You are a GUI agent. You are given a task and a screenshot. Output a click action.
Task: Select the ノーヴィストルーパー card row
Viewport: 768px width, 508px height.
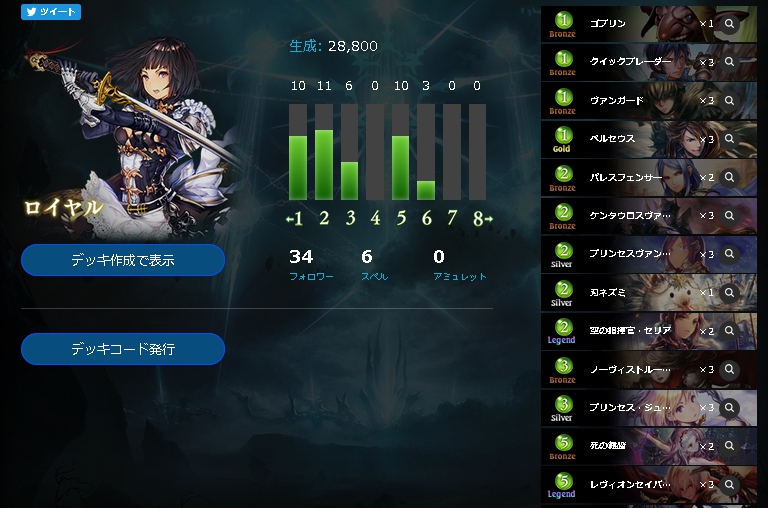click(x=630, y=369)
